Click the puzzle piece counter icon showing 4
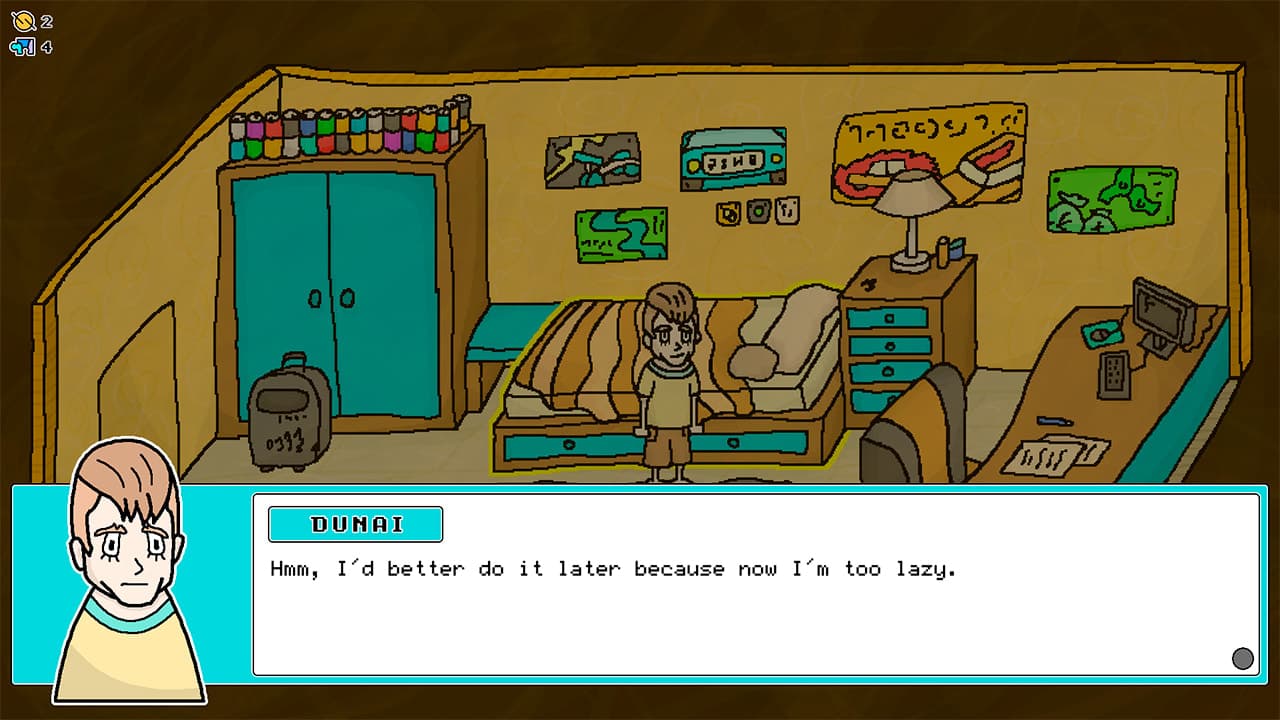The height and width of the screenshot is (720, 1280). [x=23, y=44]
